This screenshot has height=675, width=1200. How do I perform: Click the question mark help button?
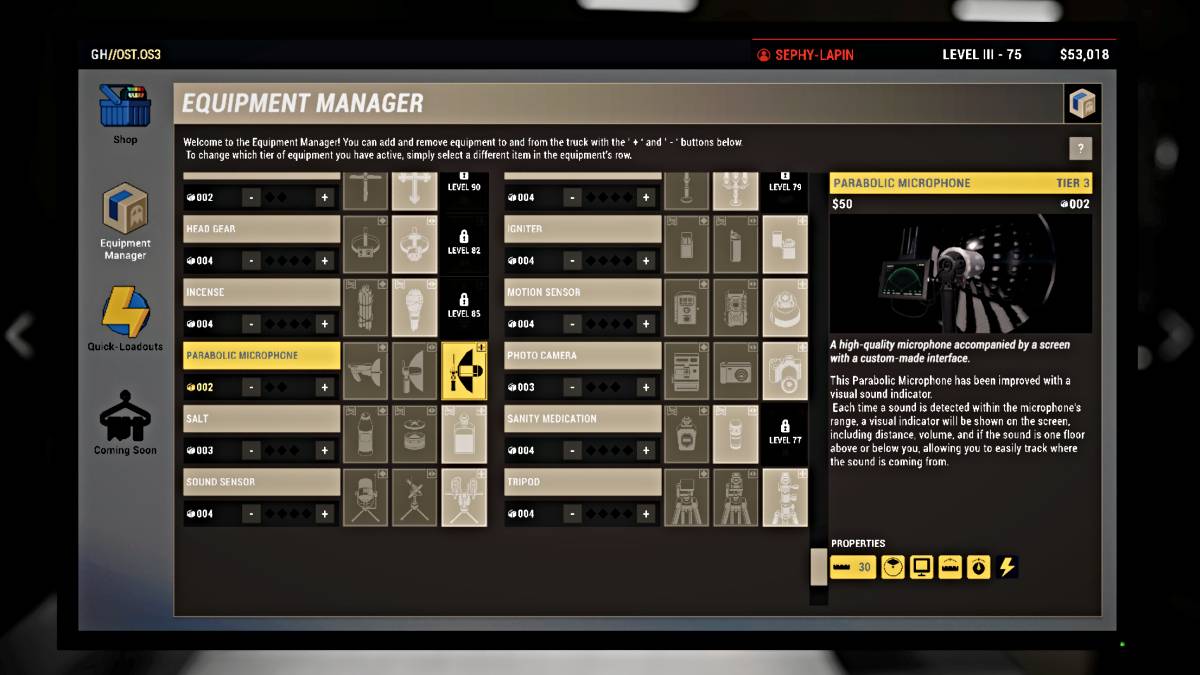1080,148
